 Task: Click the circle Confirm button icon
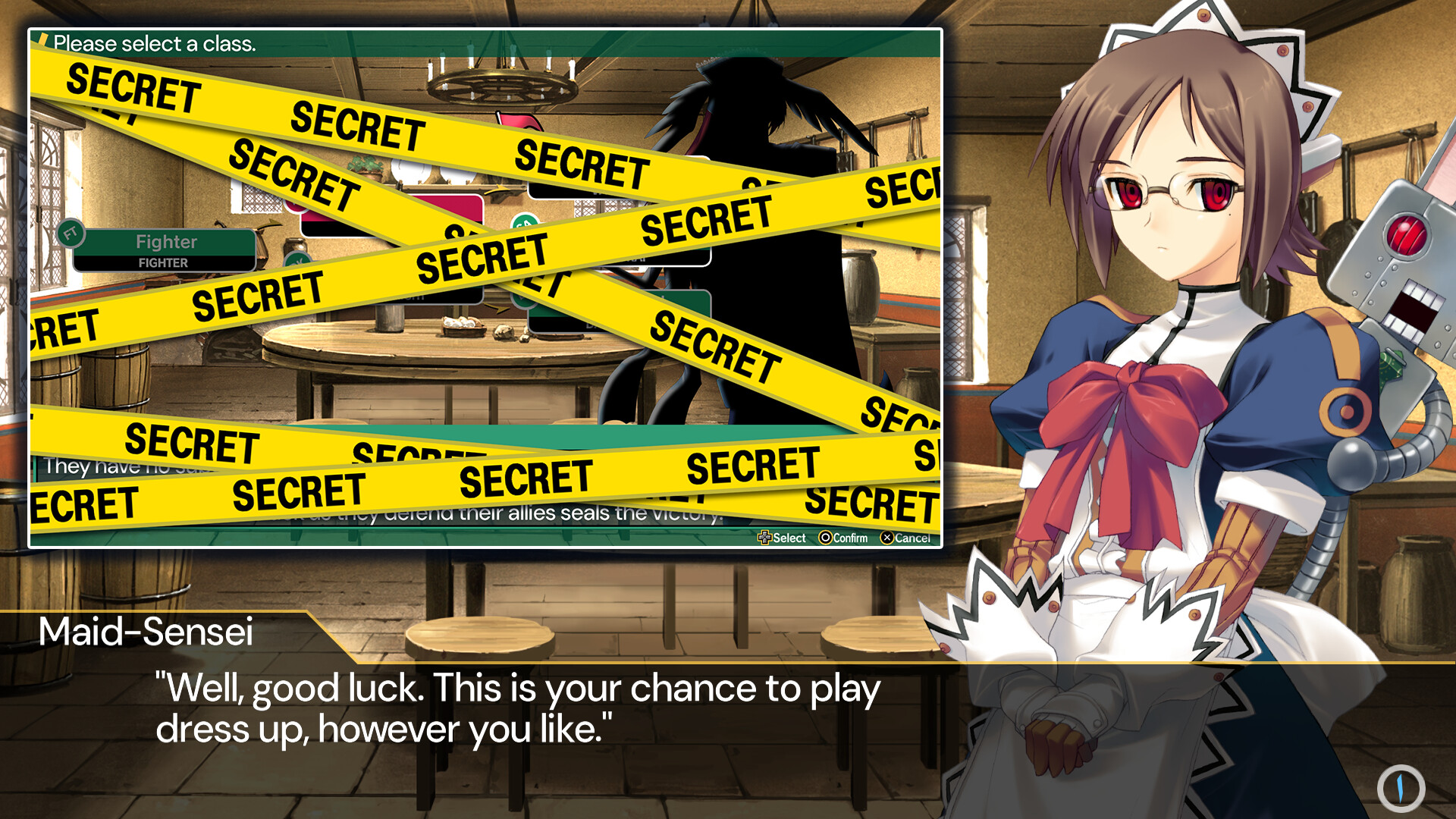pyautogui.click(x=826, y=538)
